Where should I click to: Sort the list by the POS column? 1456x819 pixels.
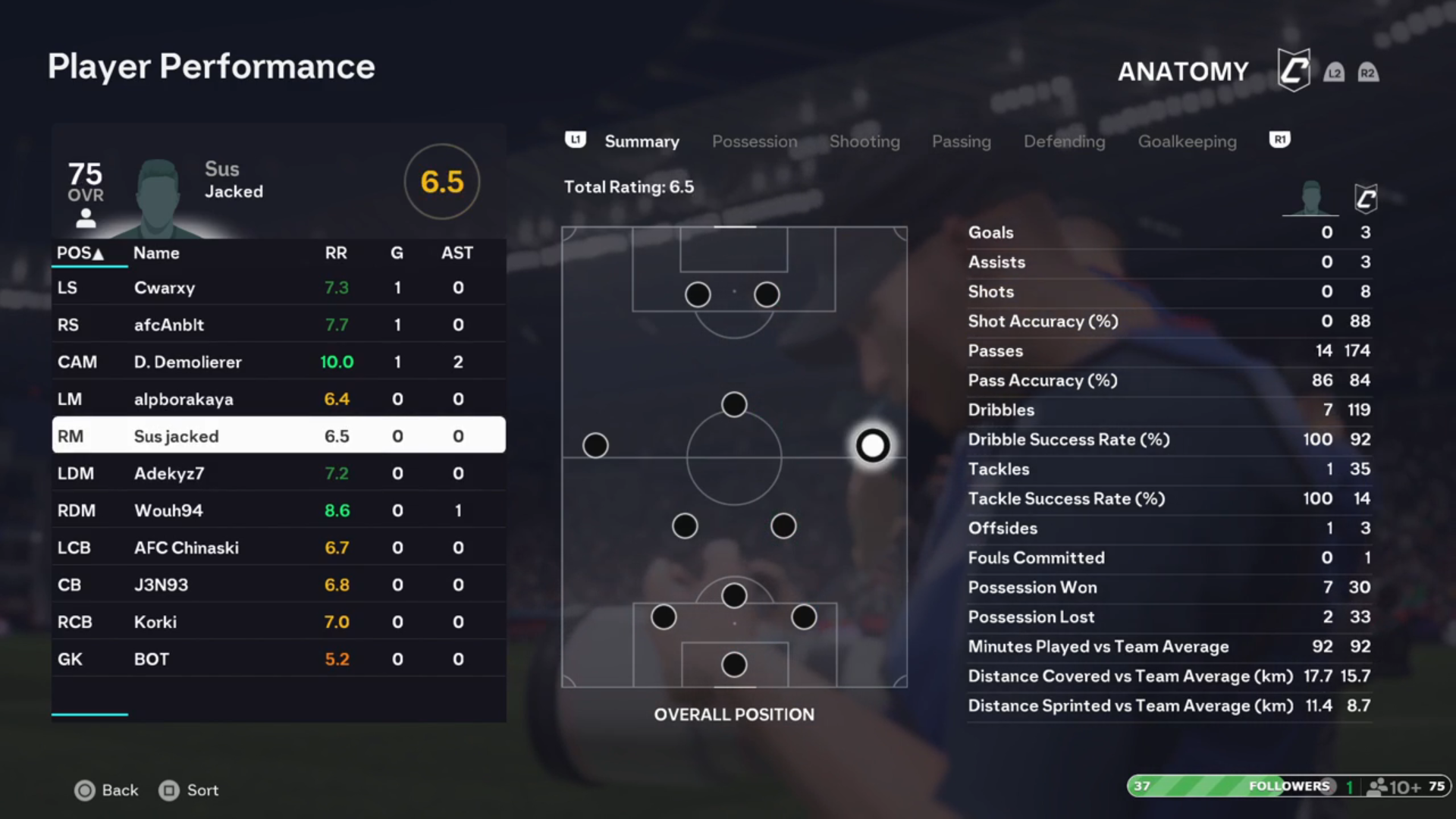(80, 253)
